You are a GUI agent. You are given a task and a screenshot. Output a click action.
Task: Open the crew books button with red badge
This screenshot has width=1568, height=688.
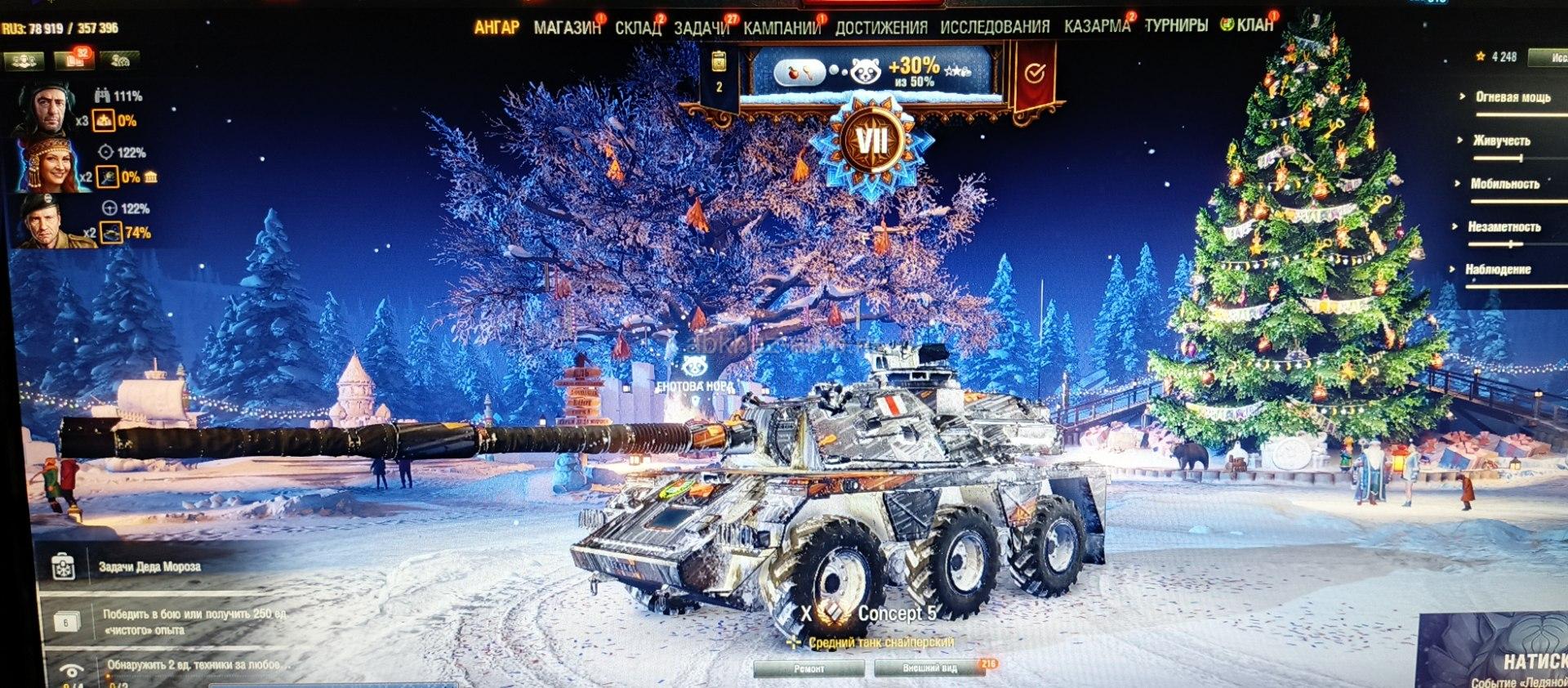point(74,60)
